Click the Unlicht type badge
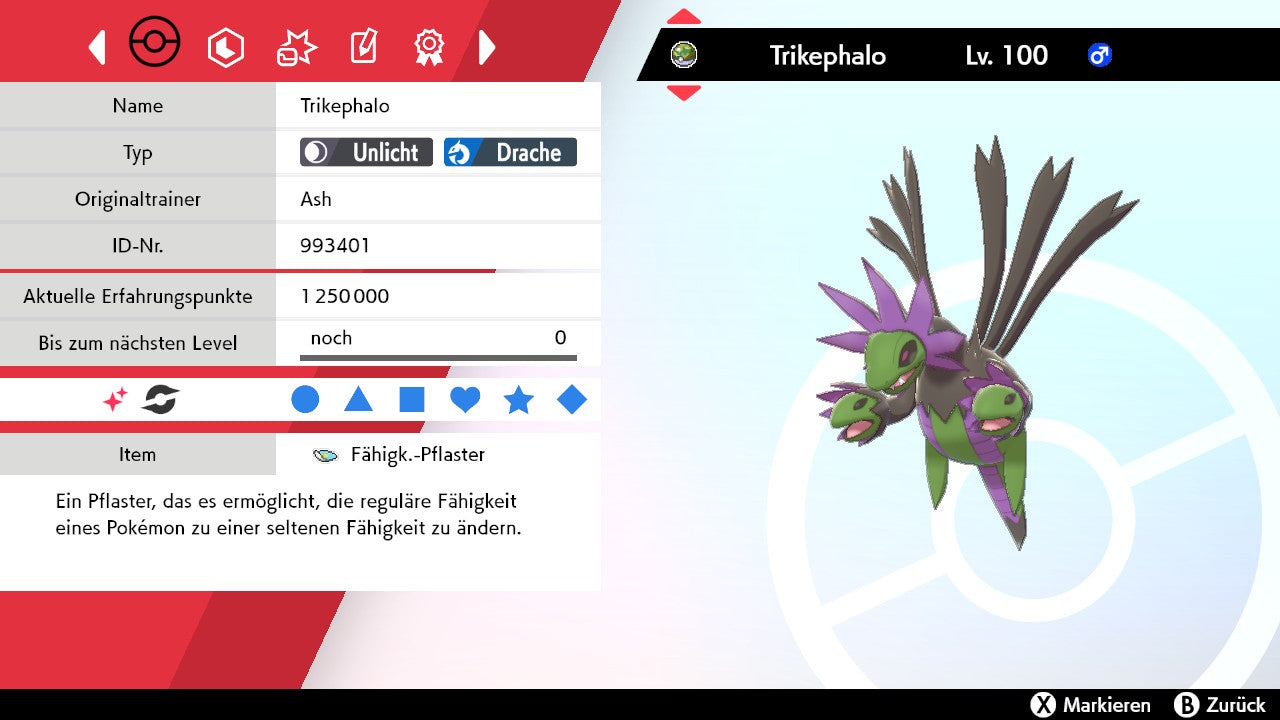The image size is (1280, 720). (366, 152)
